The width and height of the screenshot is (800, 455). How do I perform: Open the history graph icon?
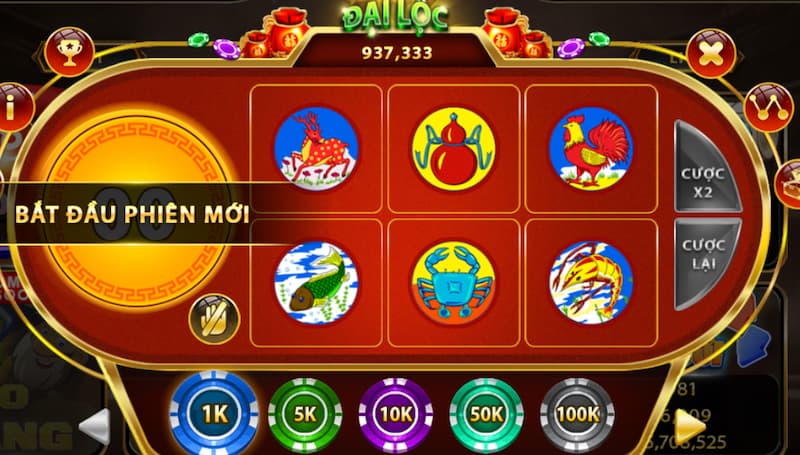(x=768, y=109)
